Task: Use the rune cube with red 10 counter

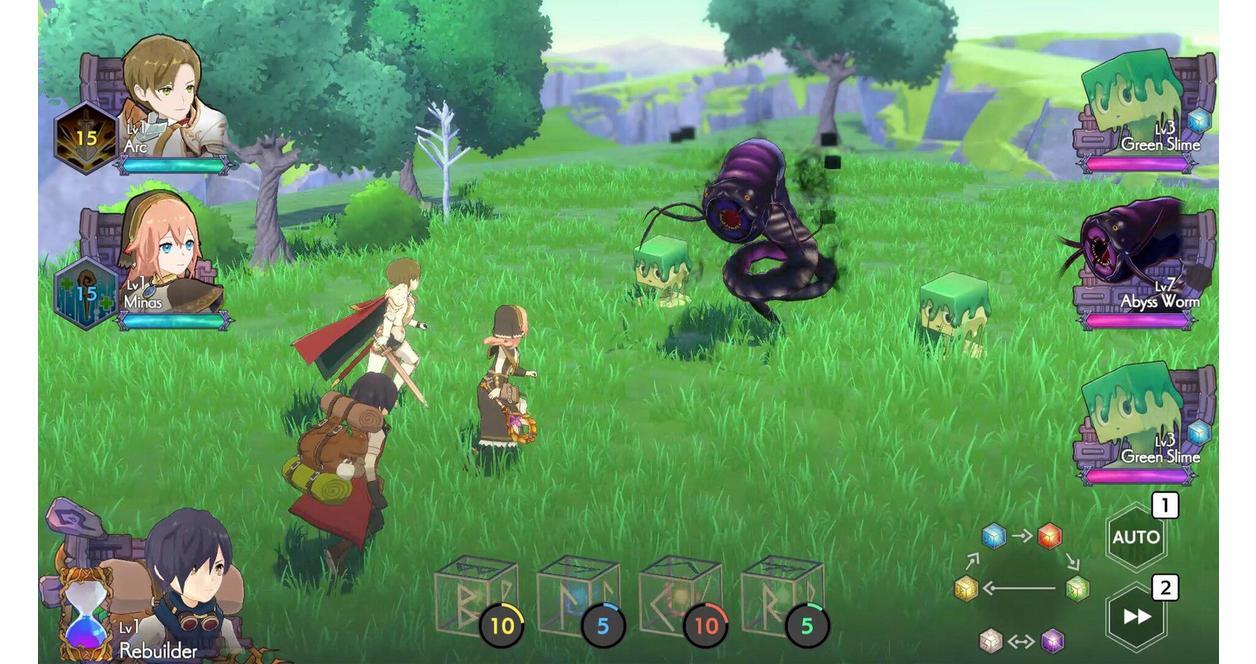Action: 681,598
